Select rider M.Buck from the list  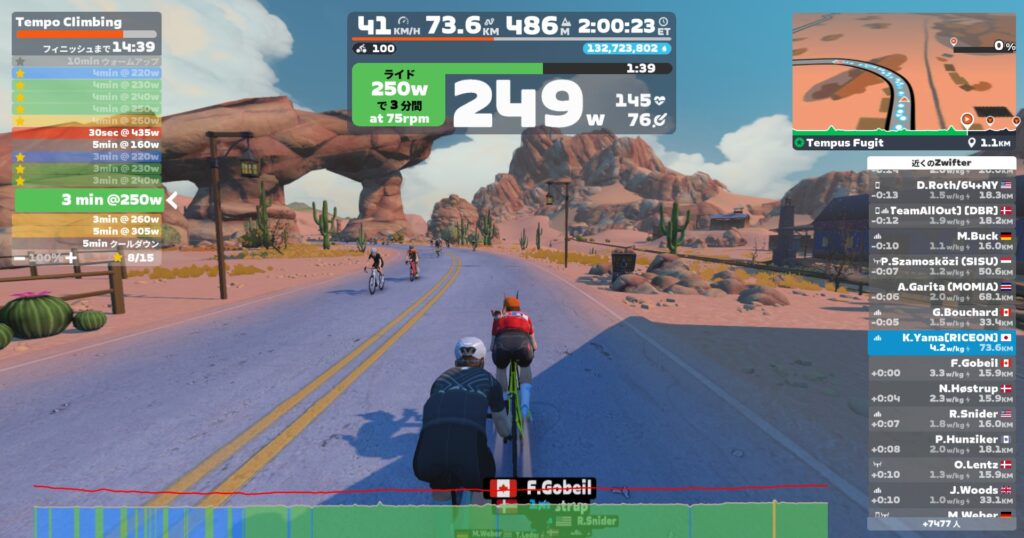942,241
